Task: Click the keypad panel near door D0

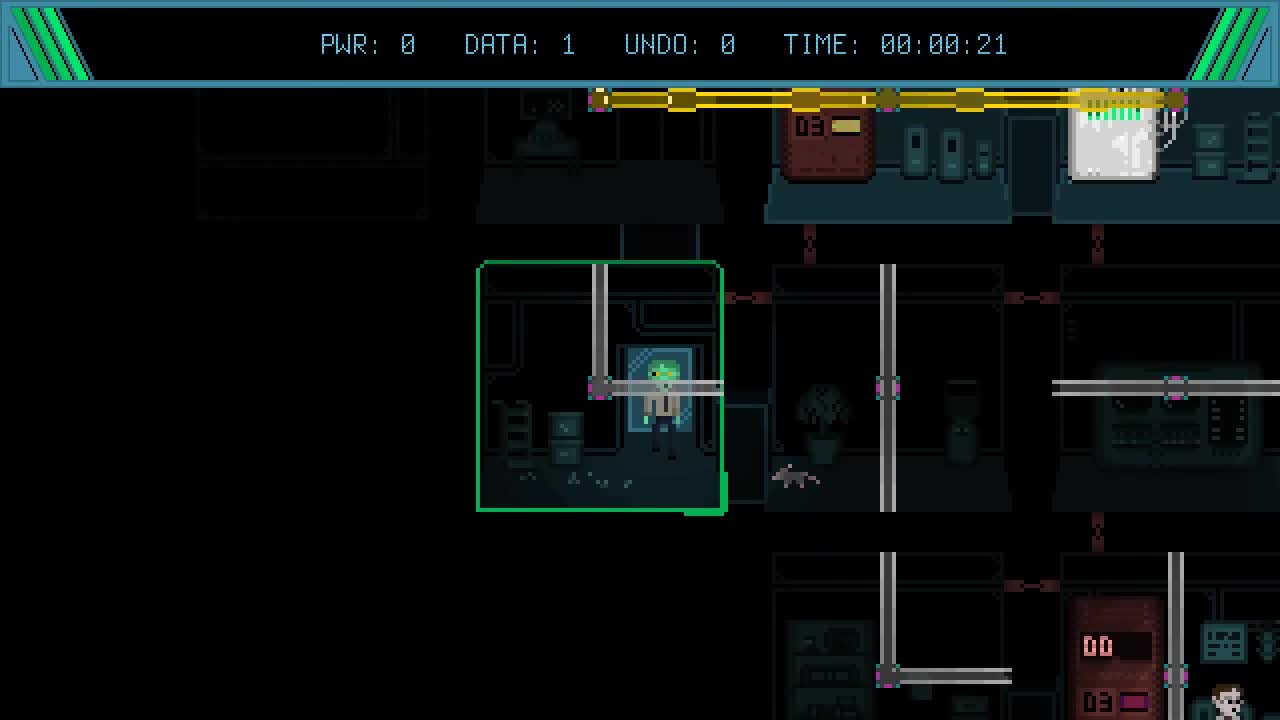Action: point(1222,645)
